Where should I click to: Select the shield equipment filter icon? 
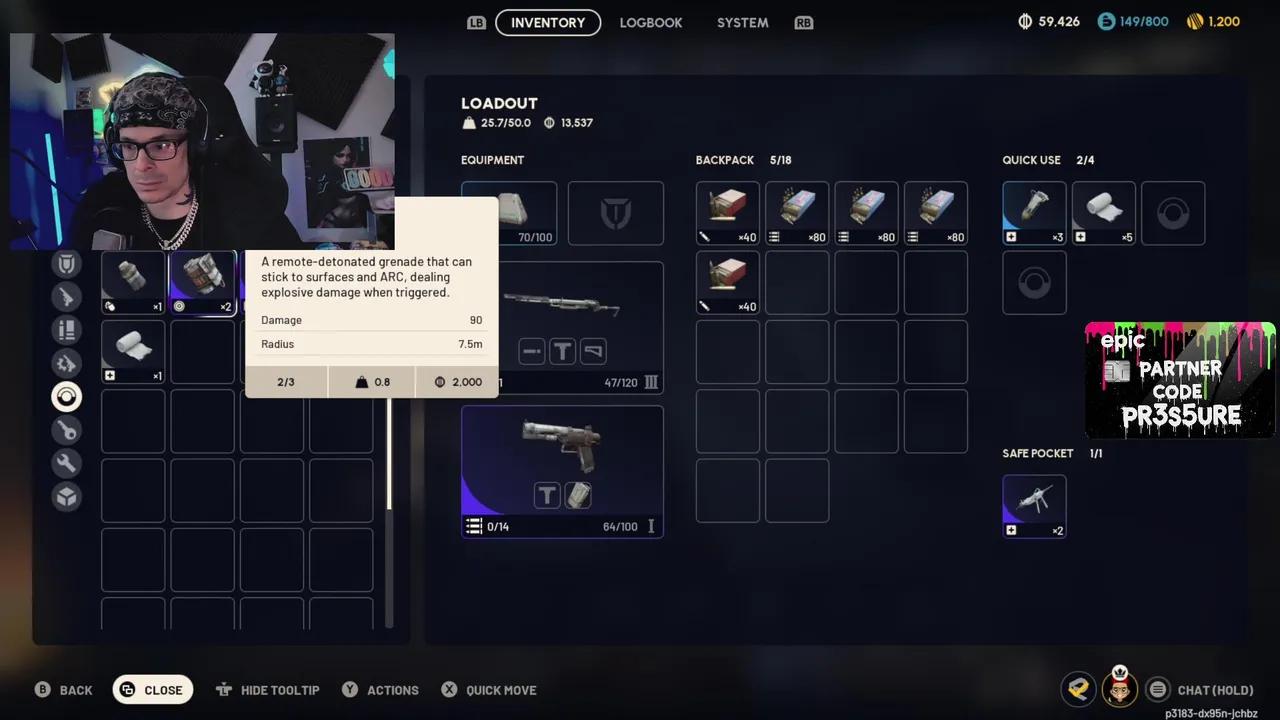(66, 263)
